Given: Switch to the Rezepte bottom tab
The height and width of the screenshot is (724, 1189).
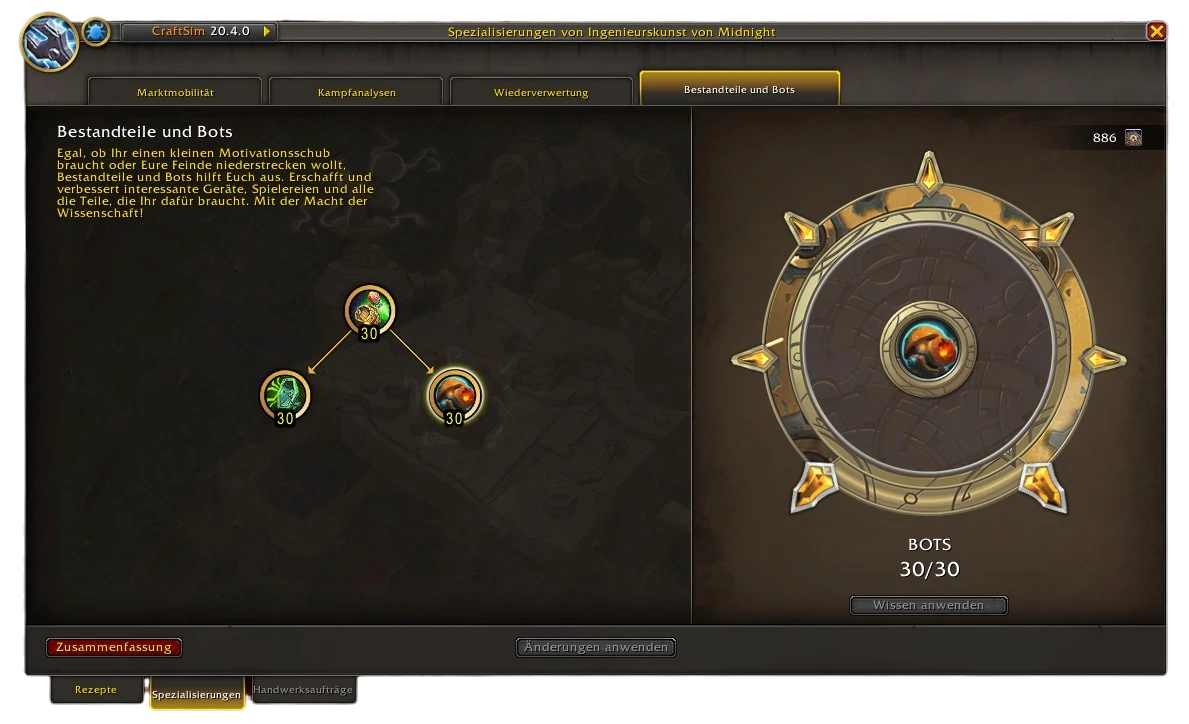Looking at the screenshot, I should 96,690.
